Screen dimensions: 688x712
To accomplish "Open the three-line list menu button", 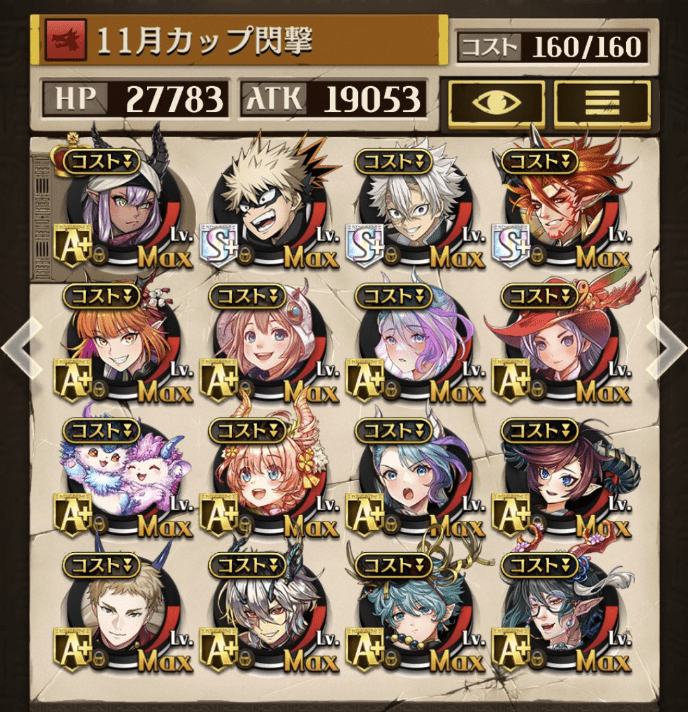I will [602, 102].
